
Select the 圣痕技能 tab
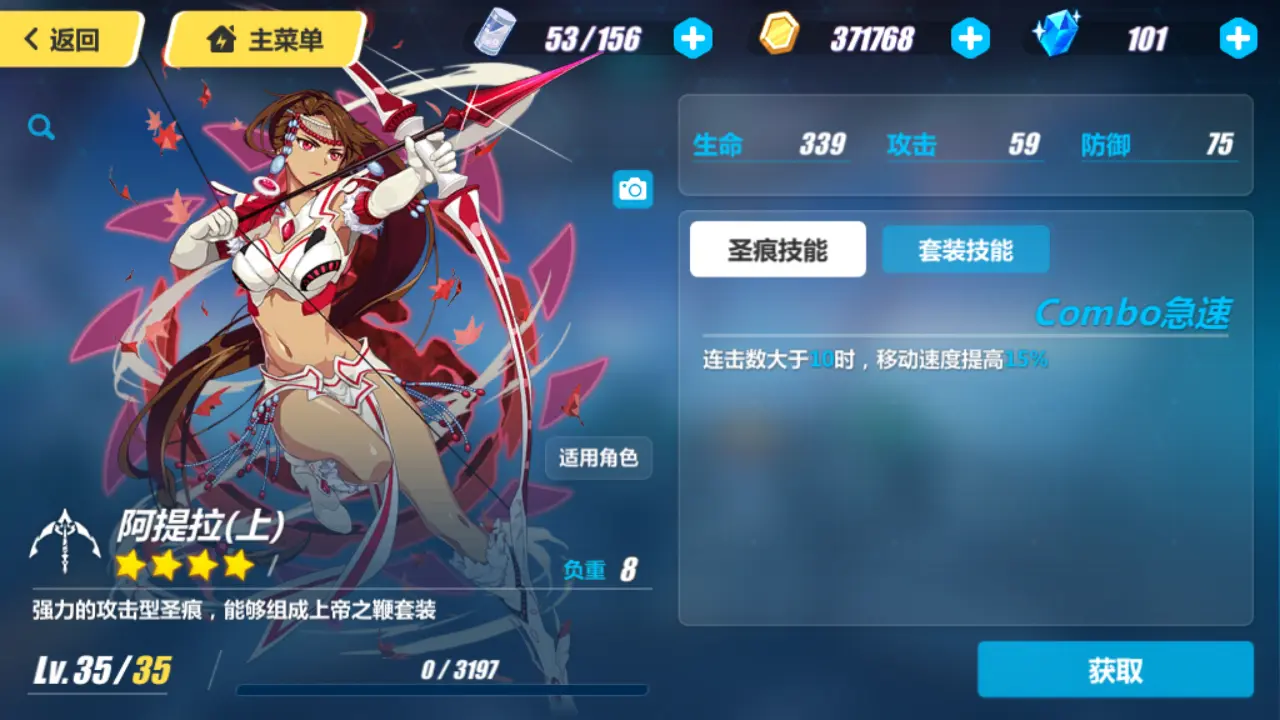point(777,249)
